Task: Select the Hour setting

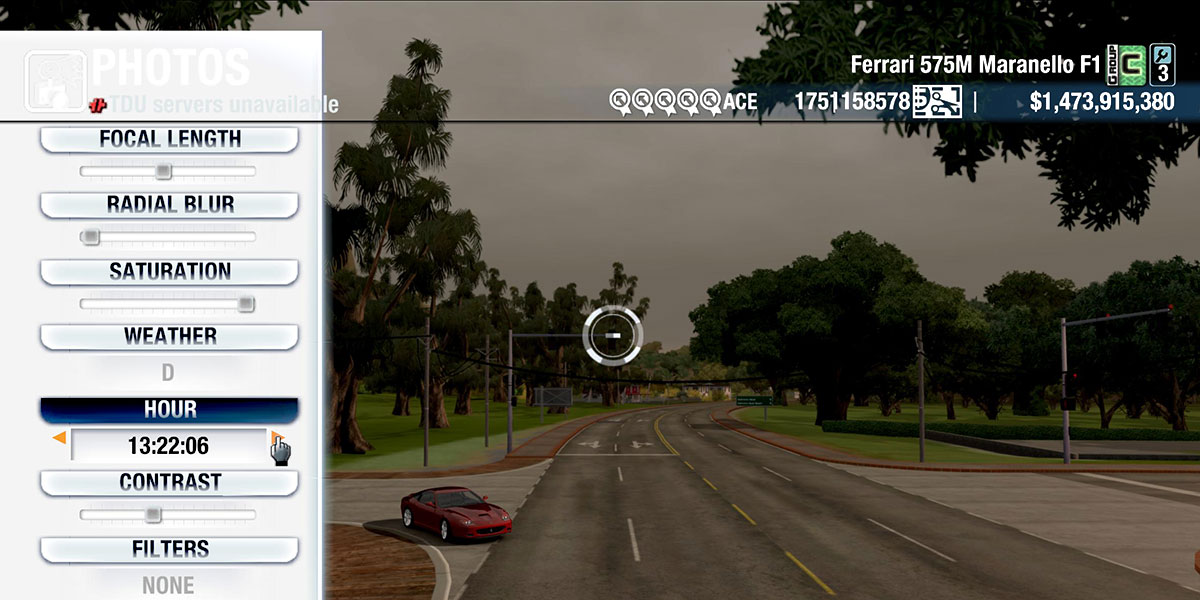Action: [x=169, y=410]
